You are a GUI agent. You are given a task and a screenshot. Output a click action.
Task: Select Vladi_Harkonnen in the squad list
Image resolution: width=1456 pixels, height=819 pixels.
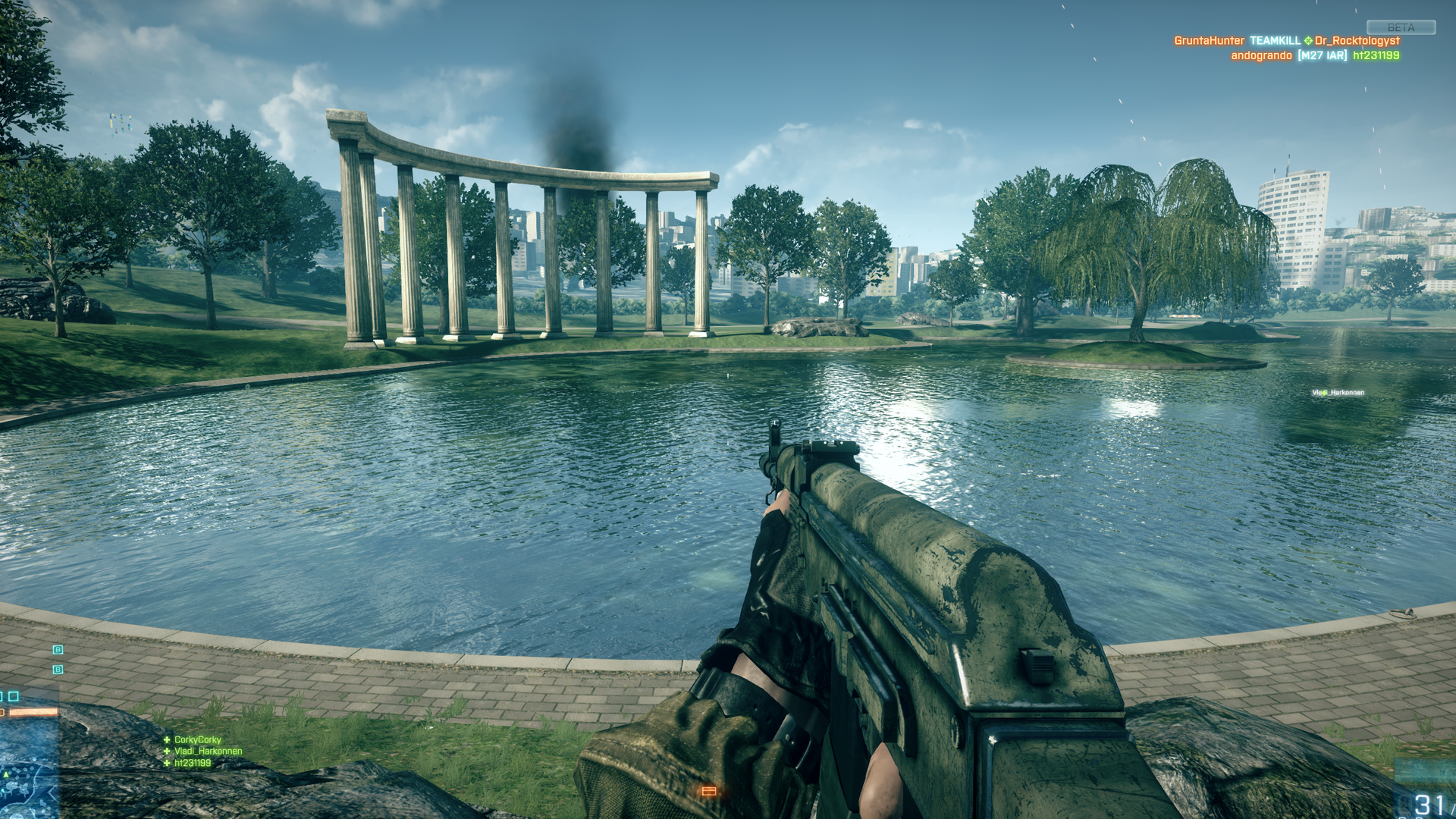pyautogui.click(x=208, y=751)
